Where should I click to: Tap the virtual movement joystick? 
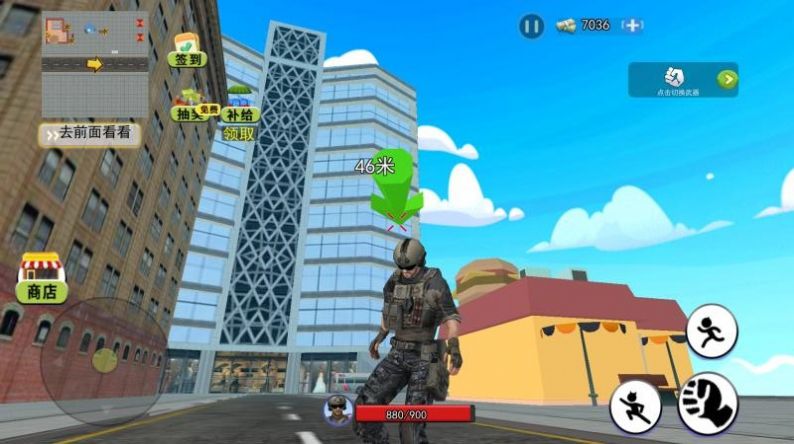tap(104, 360)
